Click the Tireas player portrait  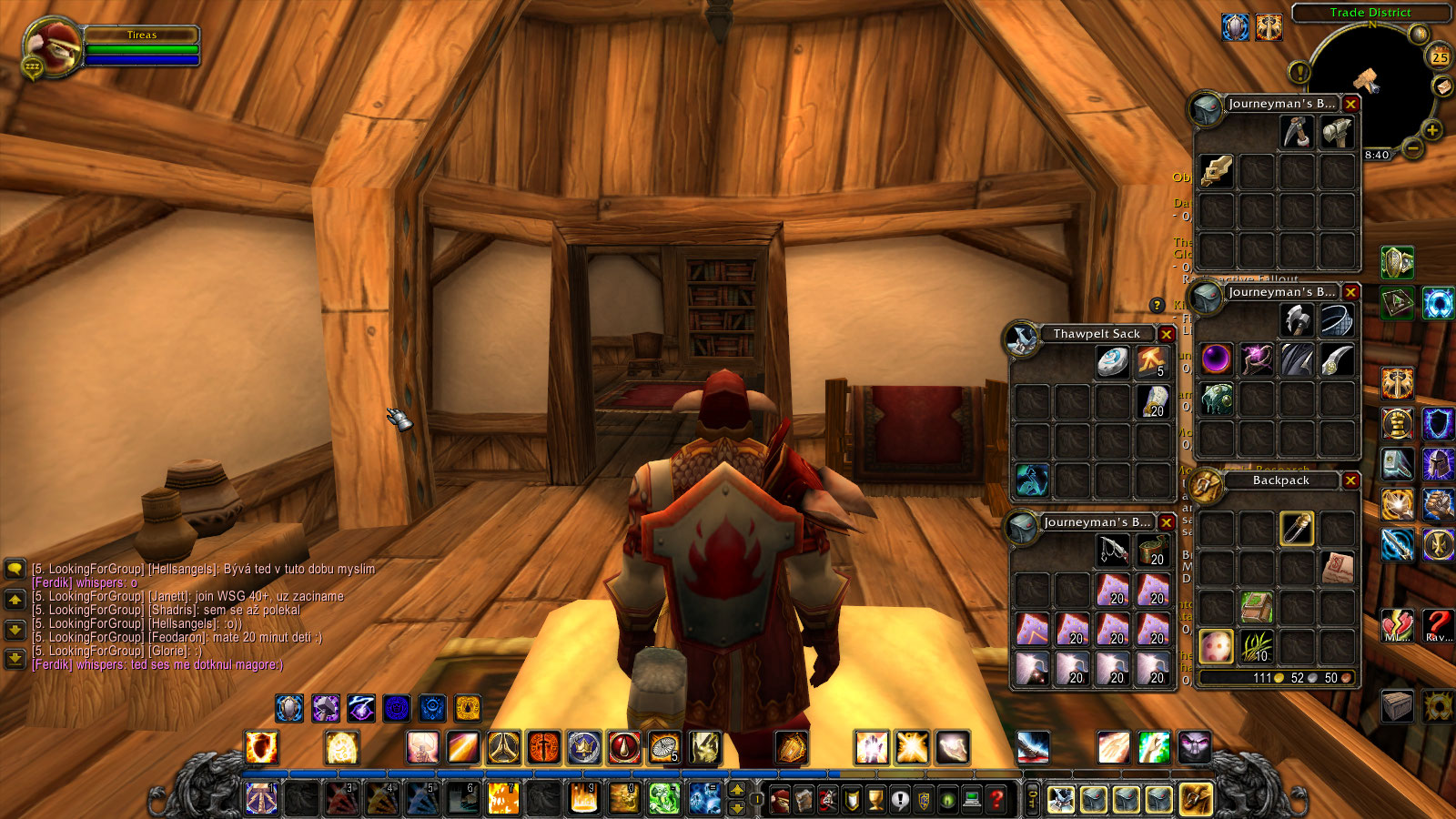pos(50,47)
